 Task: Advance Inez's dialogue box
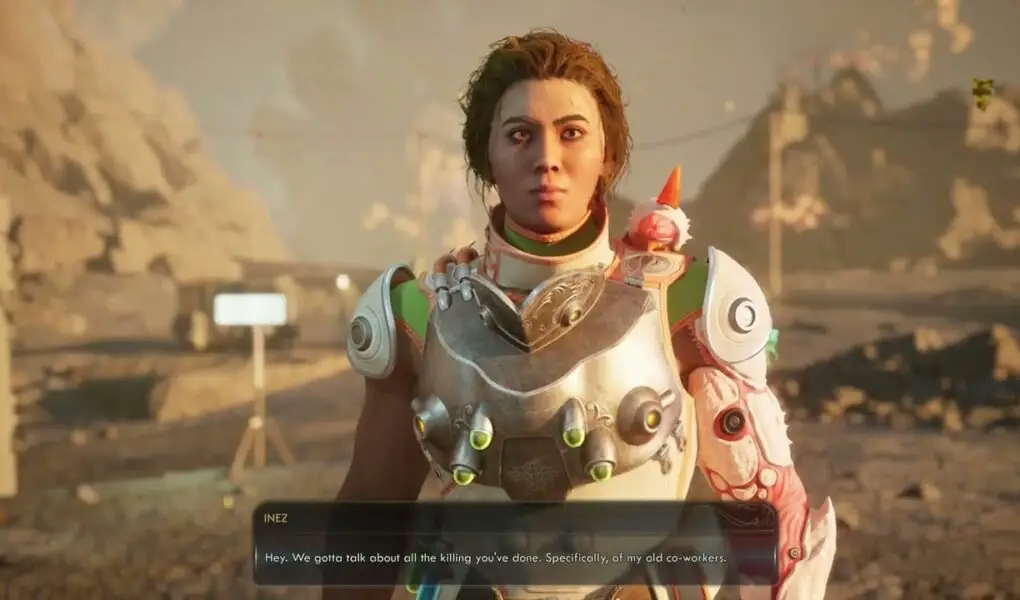click(515, 545)
